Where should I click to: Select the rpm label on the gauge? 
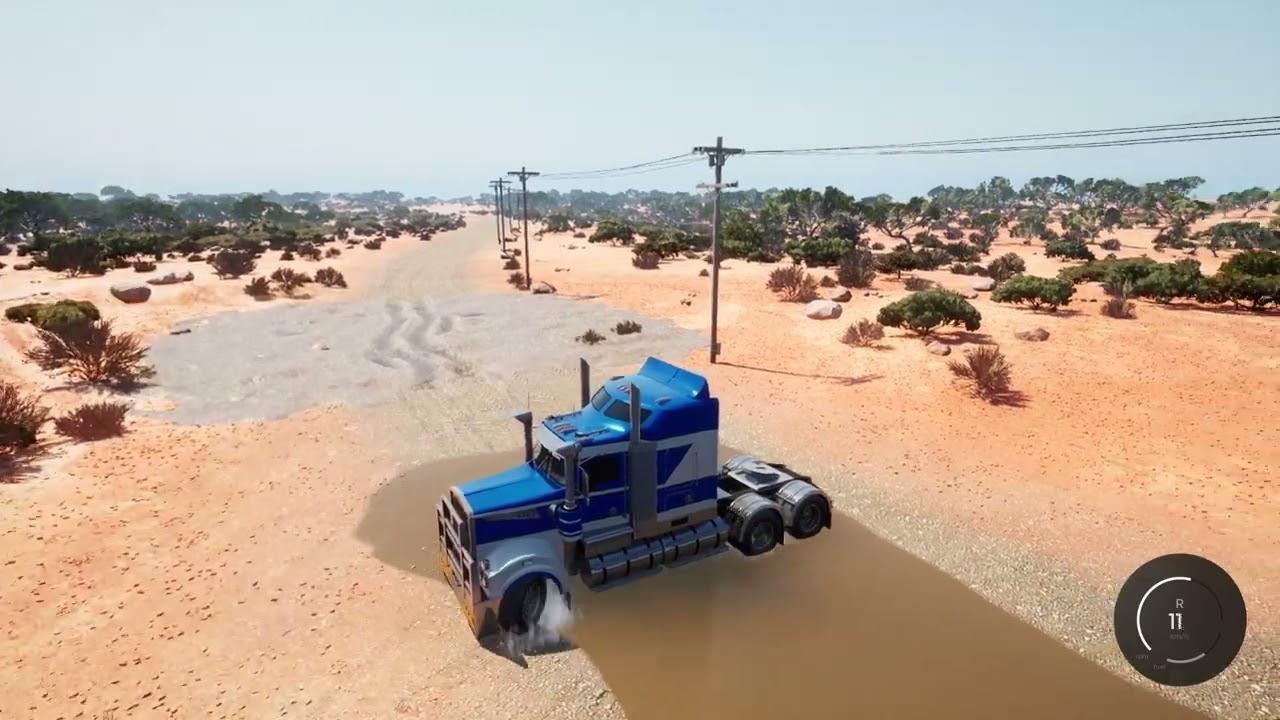[1140, 657]
